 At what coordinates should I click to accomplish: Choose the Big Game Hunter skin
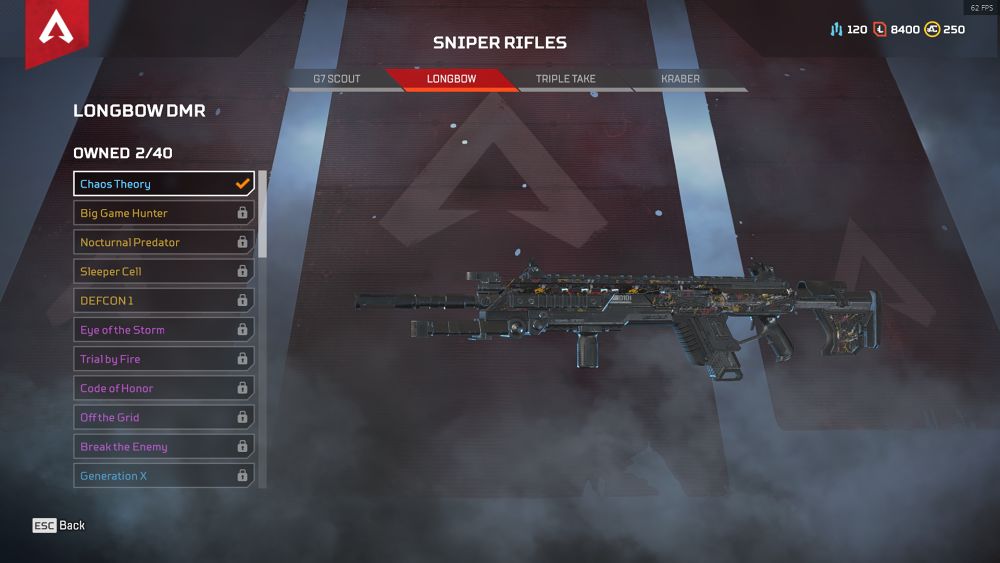click(164, 213)
